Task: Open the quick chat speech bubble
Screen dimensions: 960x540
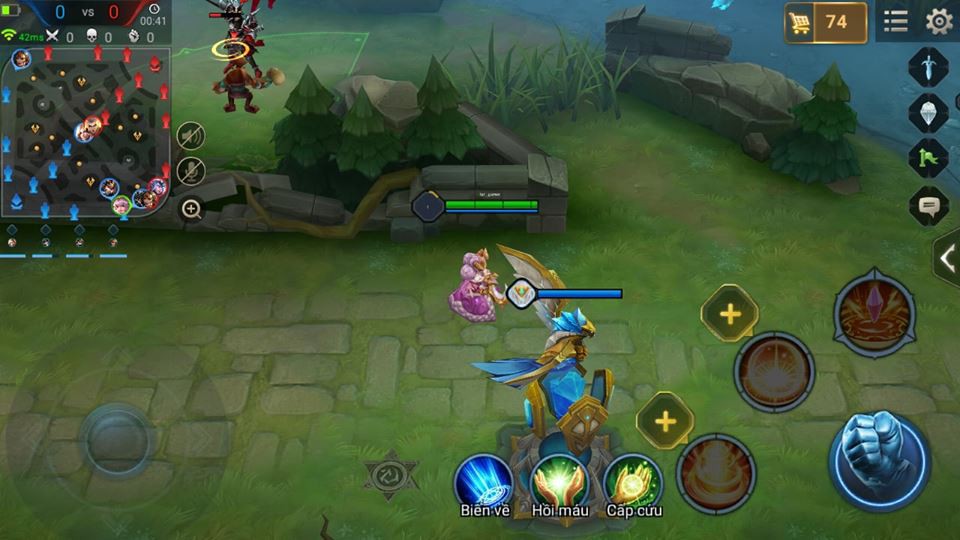Action: 928,206
